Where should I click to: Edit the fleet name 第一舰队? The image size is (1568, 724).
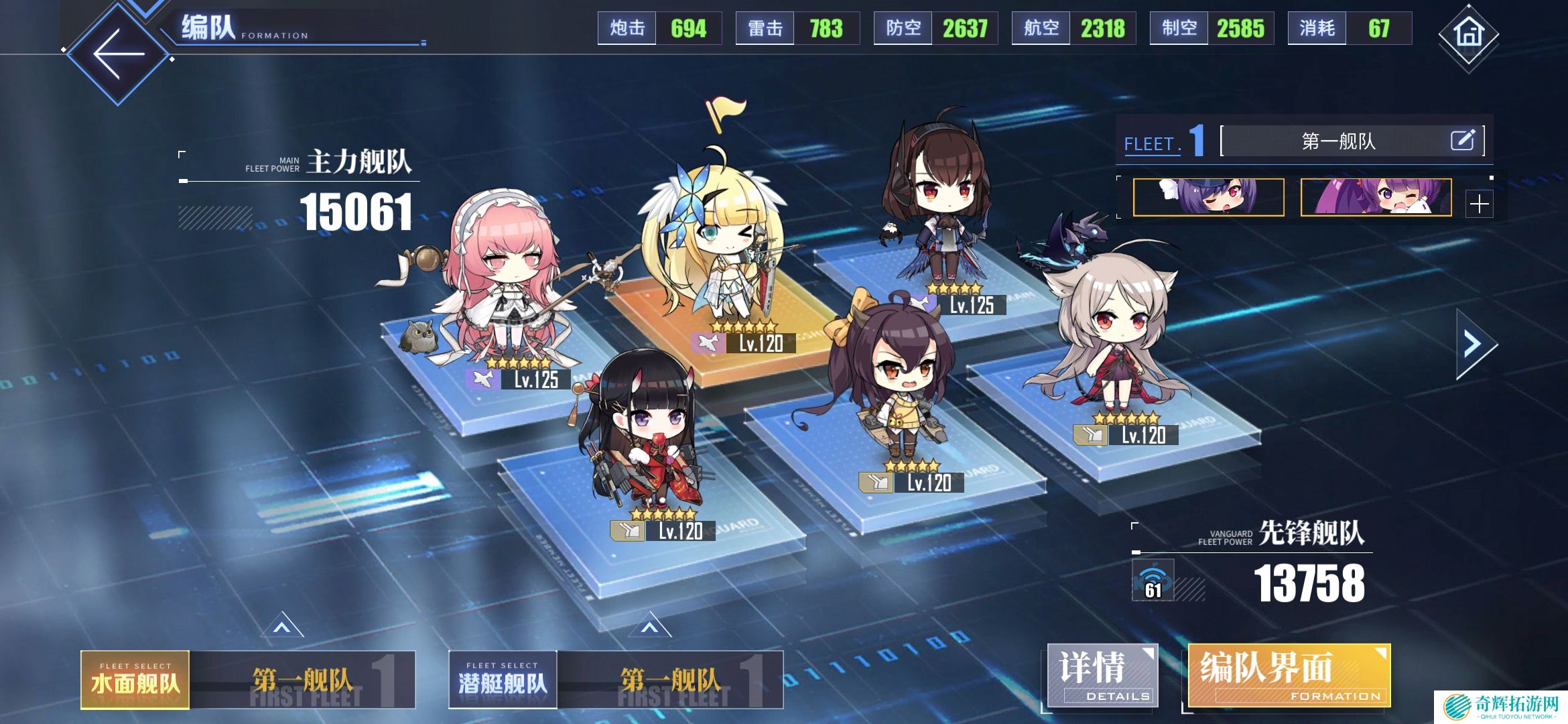pos(1462,140)
